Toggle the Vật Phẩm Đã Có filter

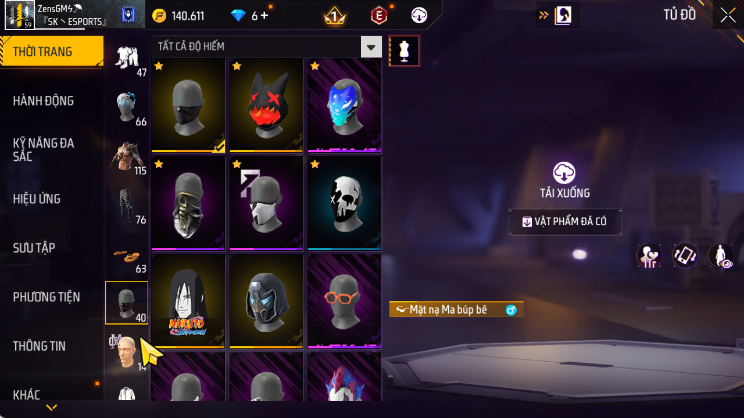click(565, 222)
